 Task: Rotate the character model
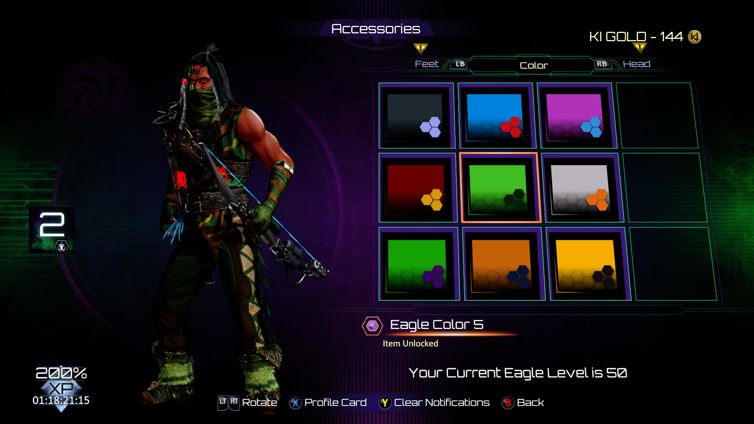[249, 403]
